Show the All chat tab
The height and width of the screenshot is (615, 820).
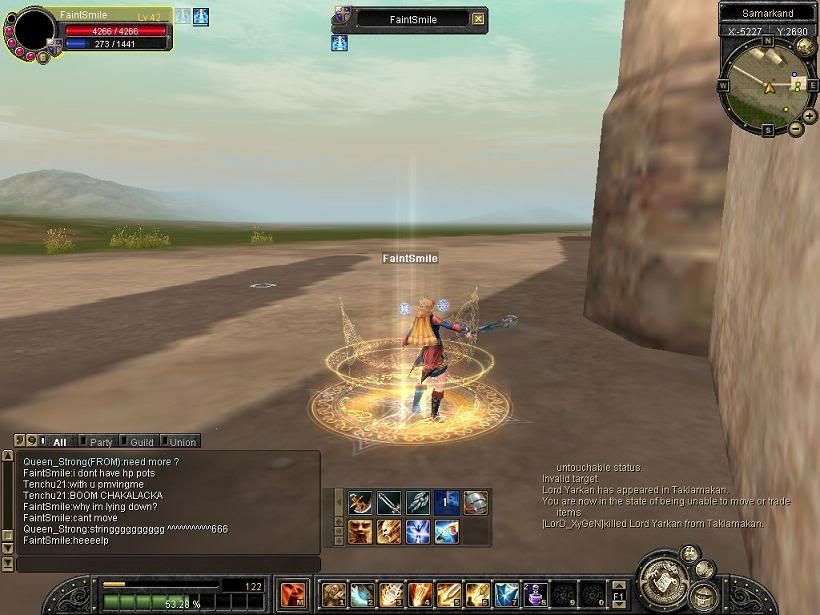pyautogui.click(x=59, y=441)
